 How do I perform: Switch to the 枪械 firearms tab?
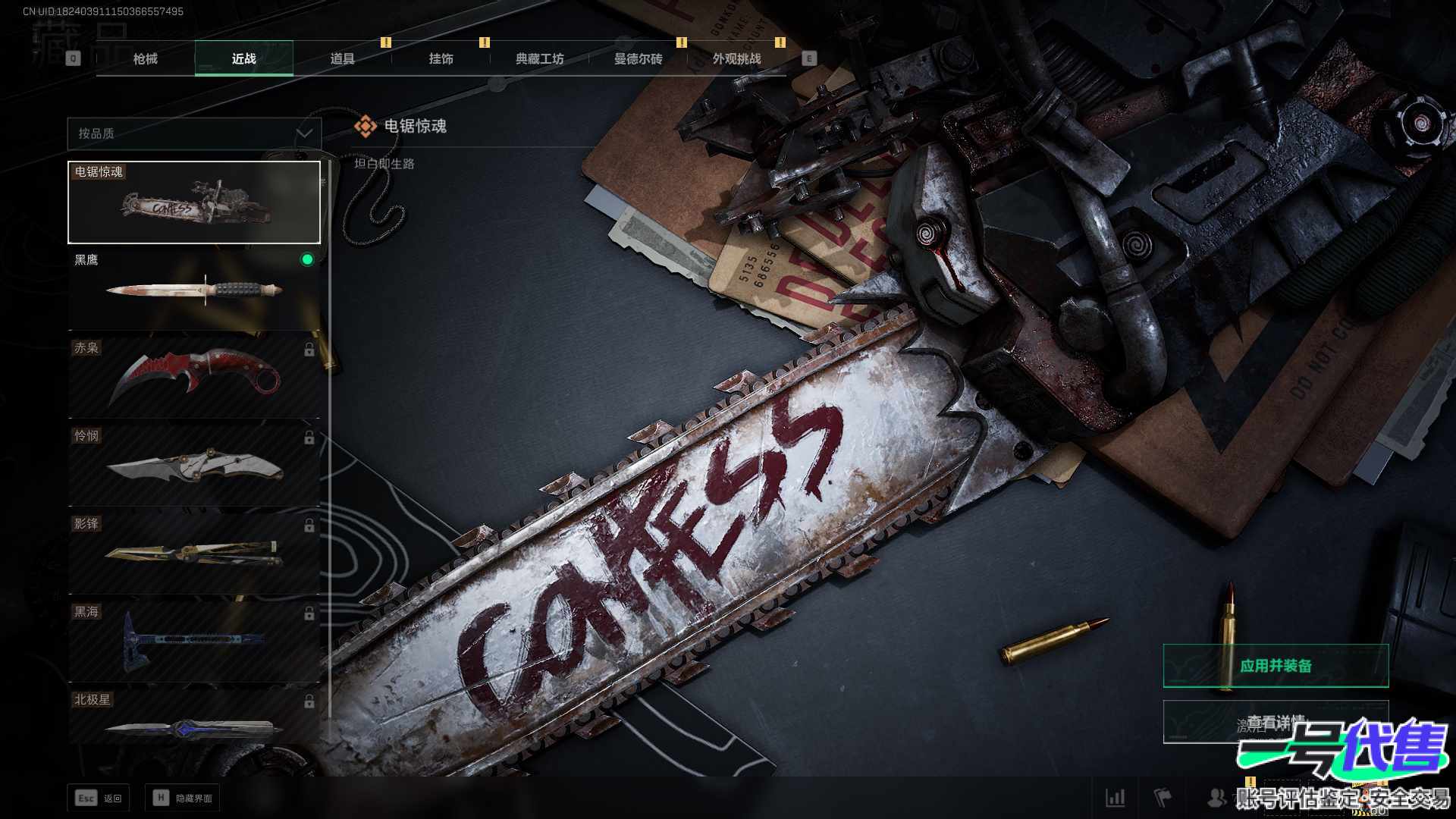(x=145, y=58)
